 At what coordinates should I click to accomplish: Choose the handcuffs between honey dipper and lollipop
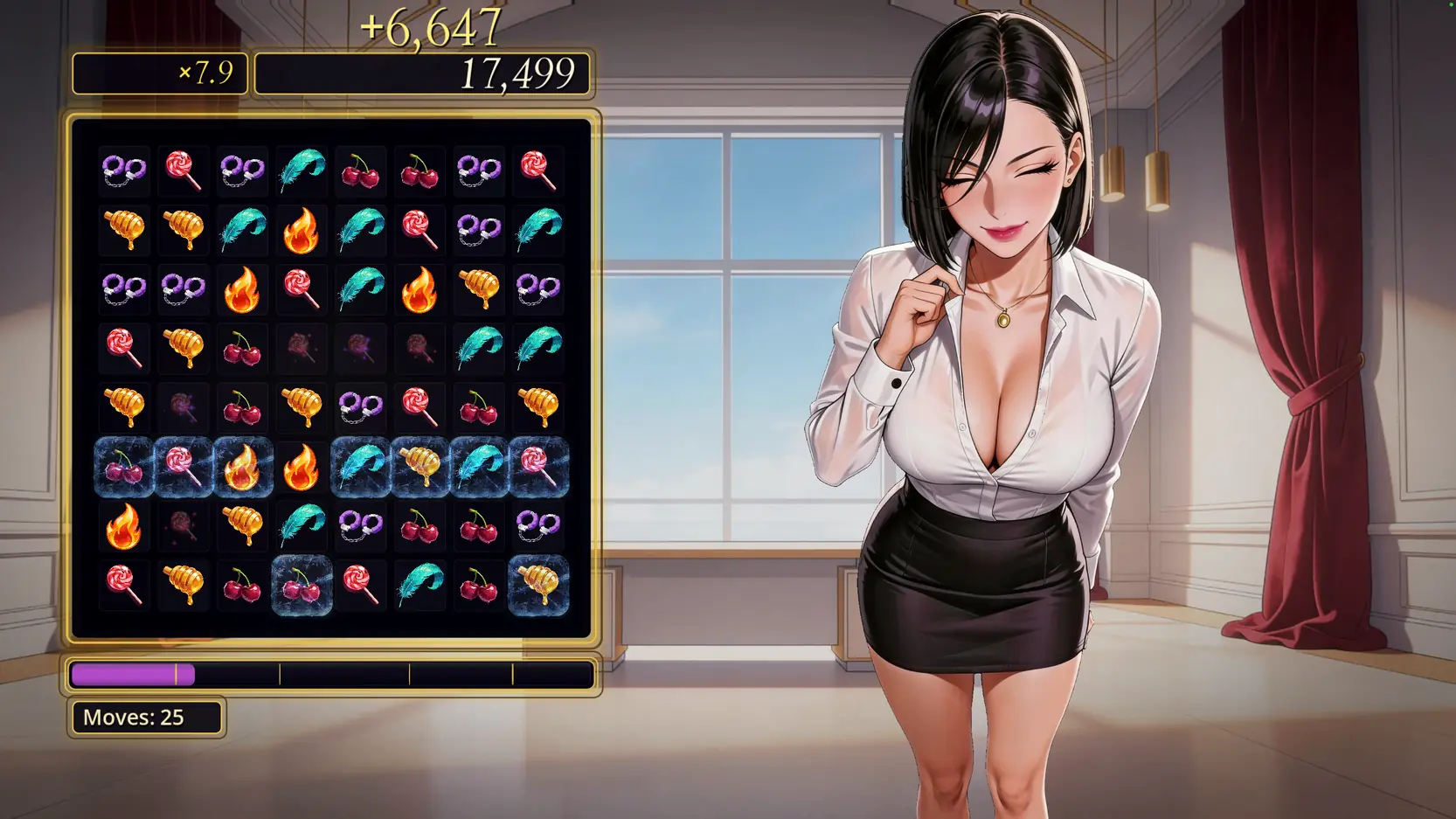(360, 406)
